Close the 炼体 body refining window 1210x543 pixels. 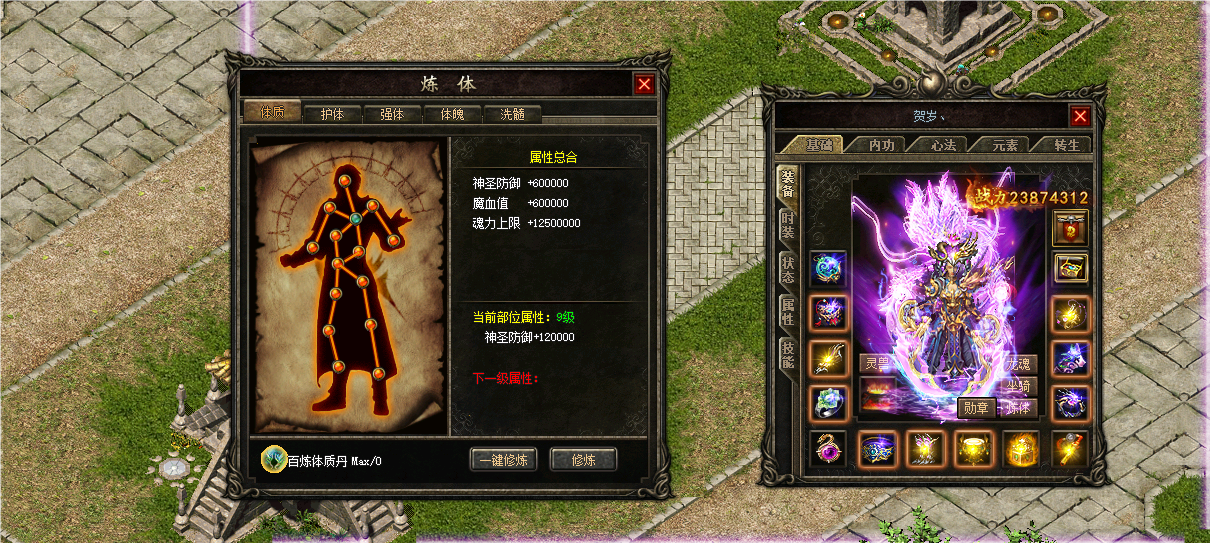644,85
